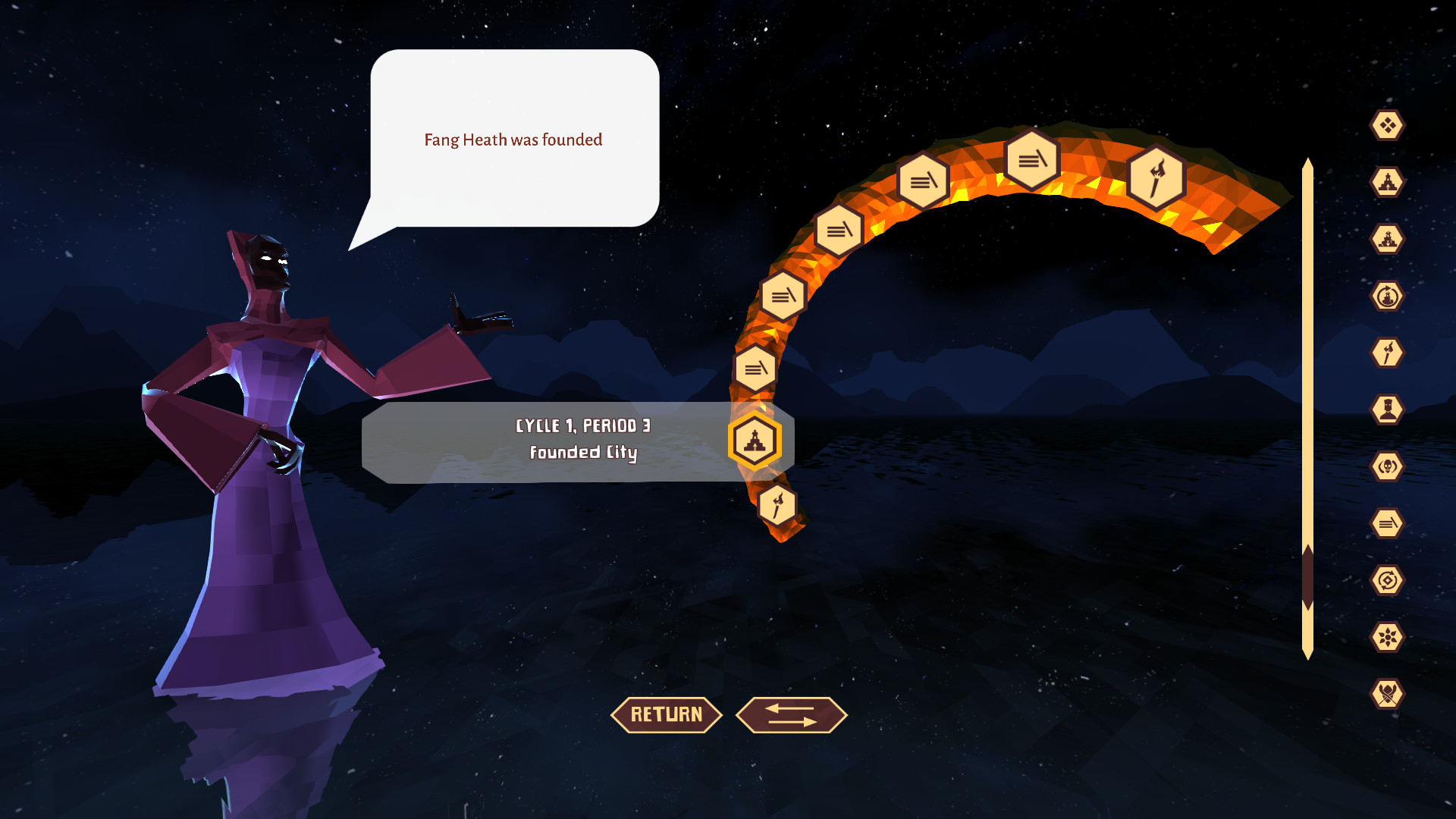Select the lowest torch event on the timeline arc

click(777, 504)
